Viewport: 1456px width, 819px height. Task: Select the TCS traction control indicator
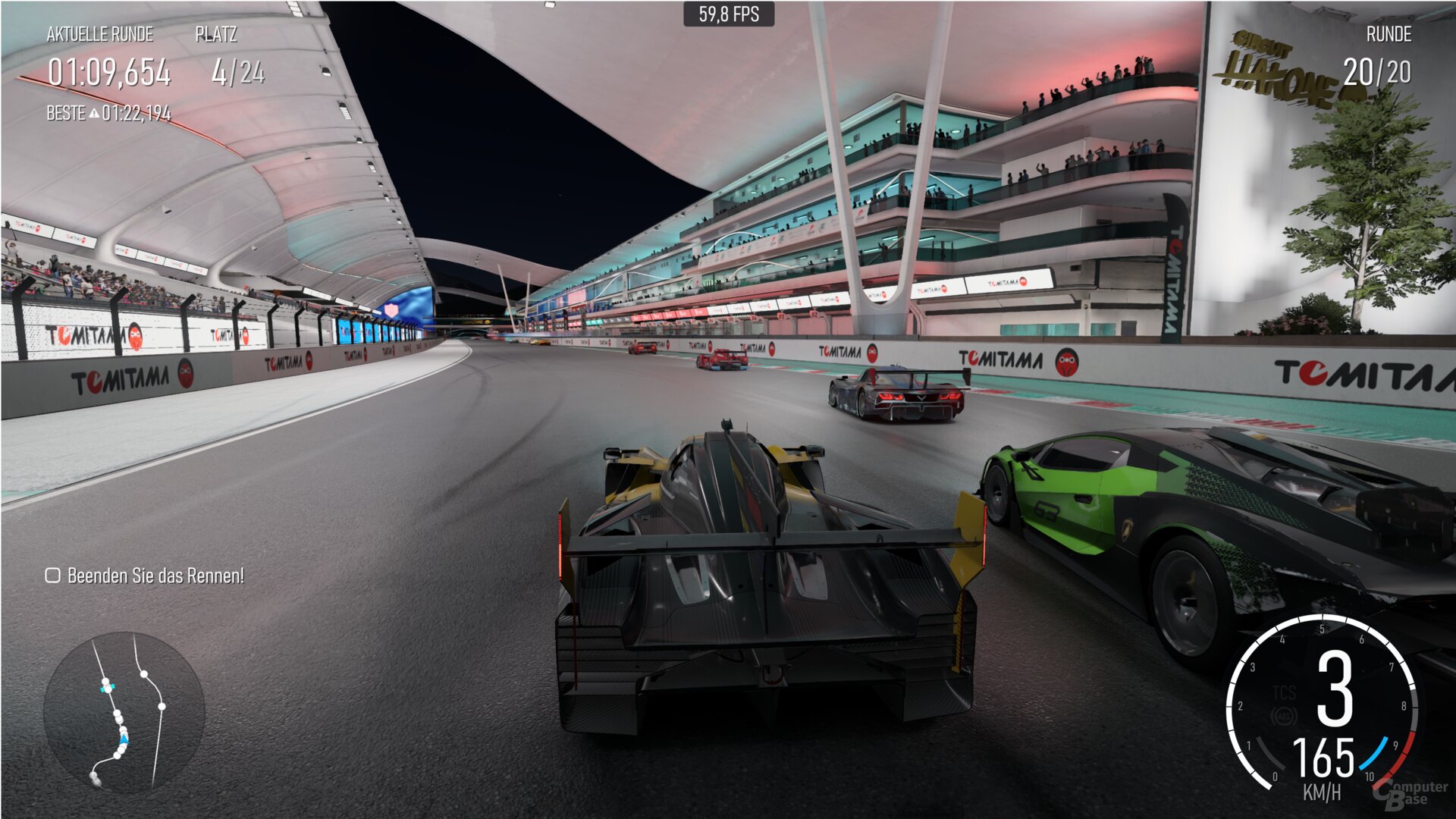pos(1285,692)
